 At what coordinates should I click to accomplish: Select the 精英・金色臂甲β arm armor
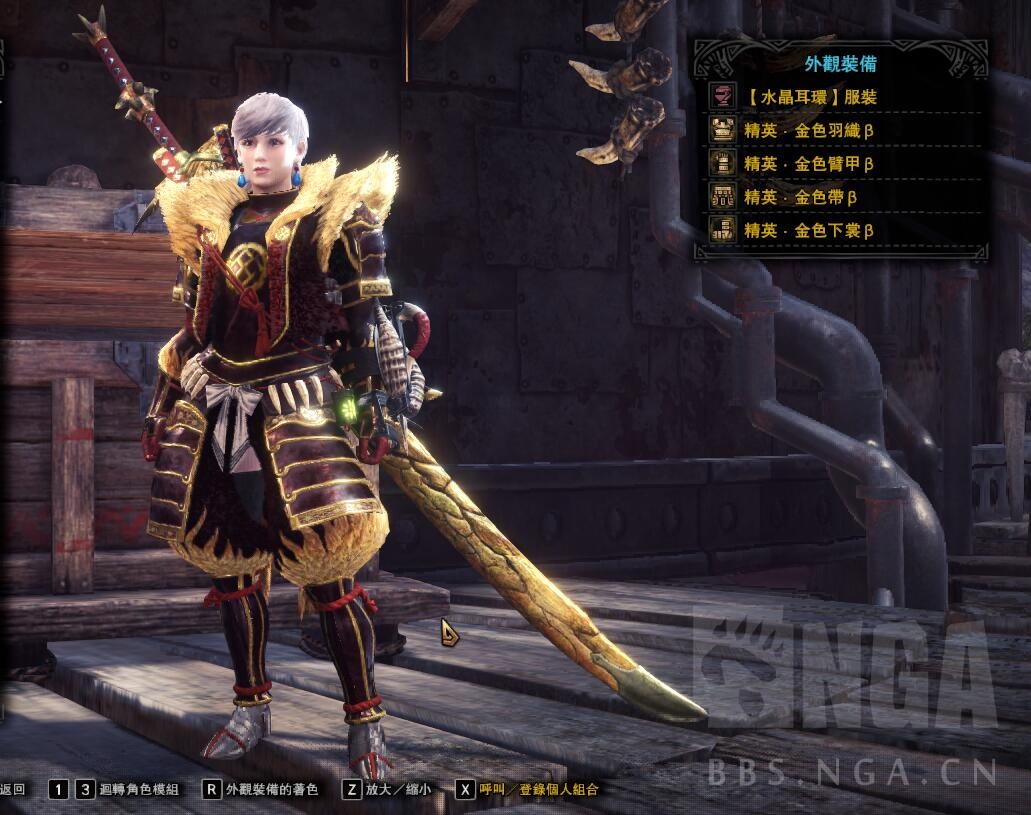(810, 164)
